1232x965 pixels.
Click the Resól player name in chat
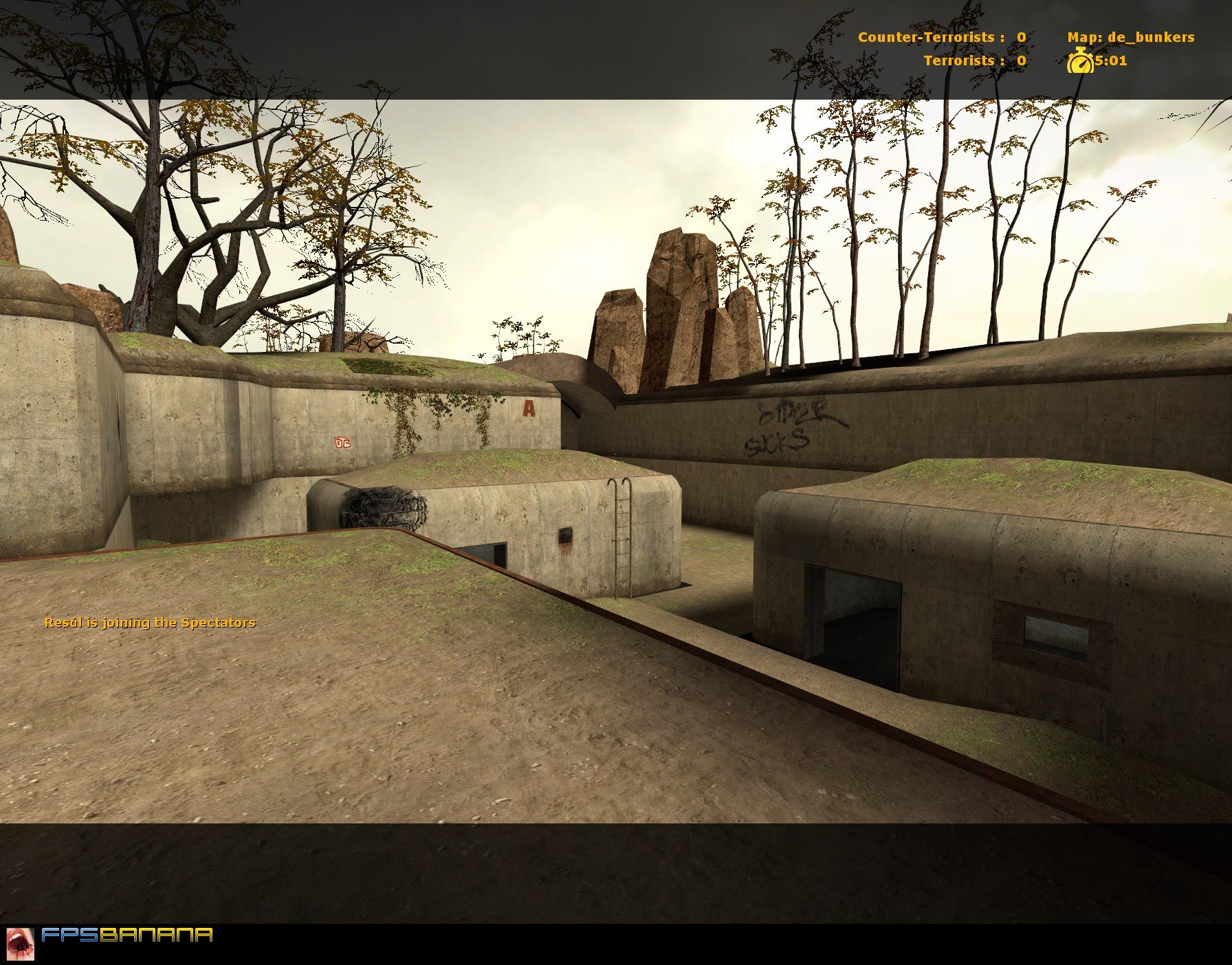(x=65, y=623)
